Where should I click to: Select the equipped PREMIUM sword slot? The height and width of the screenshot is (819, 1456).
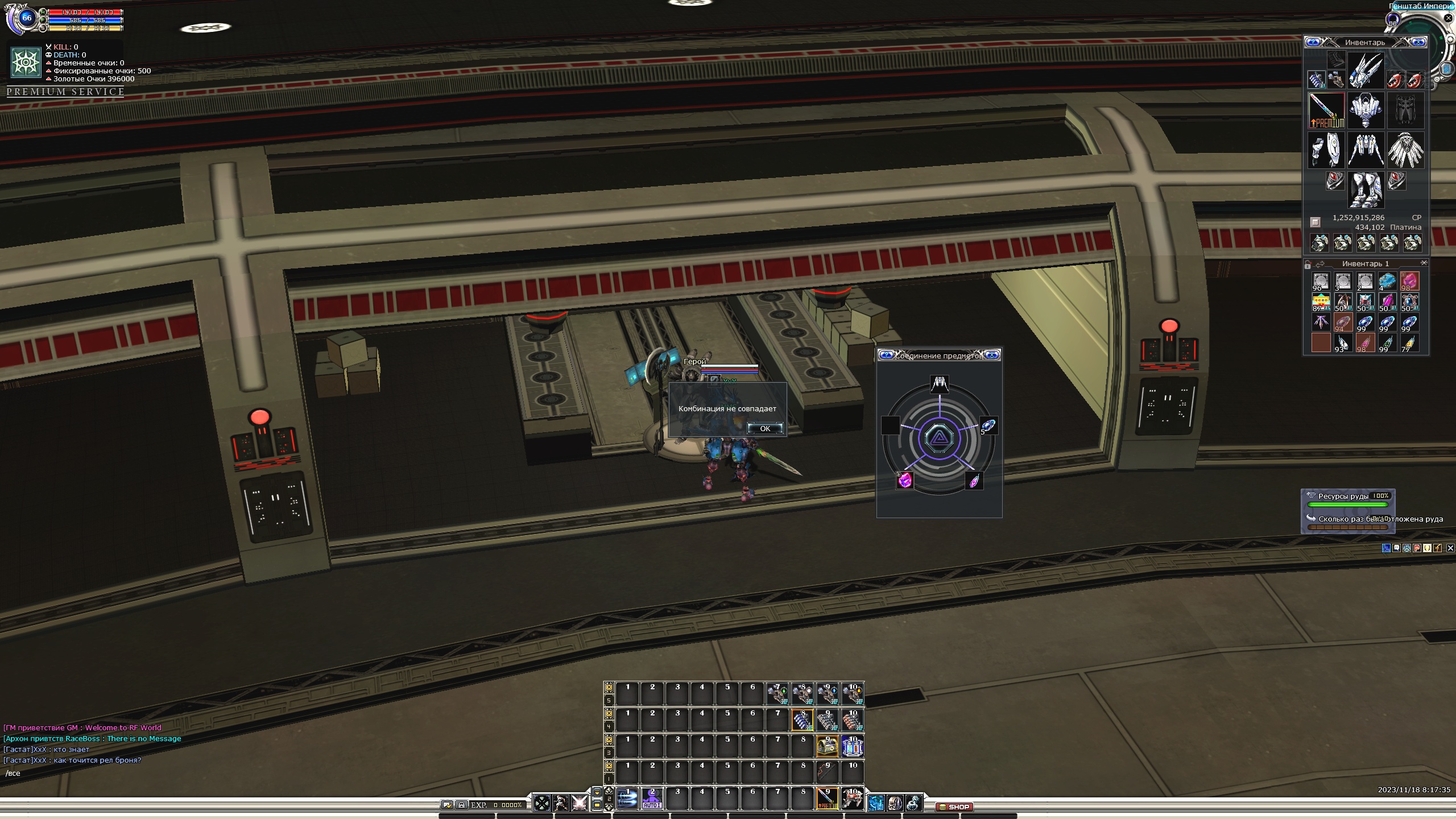(x=1326, y=110)
